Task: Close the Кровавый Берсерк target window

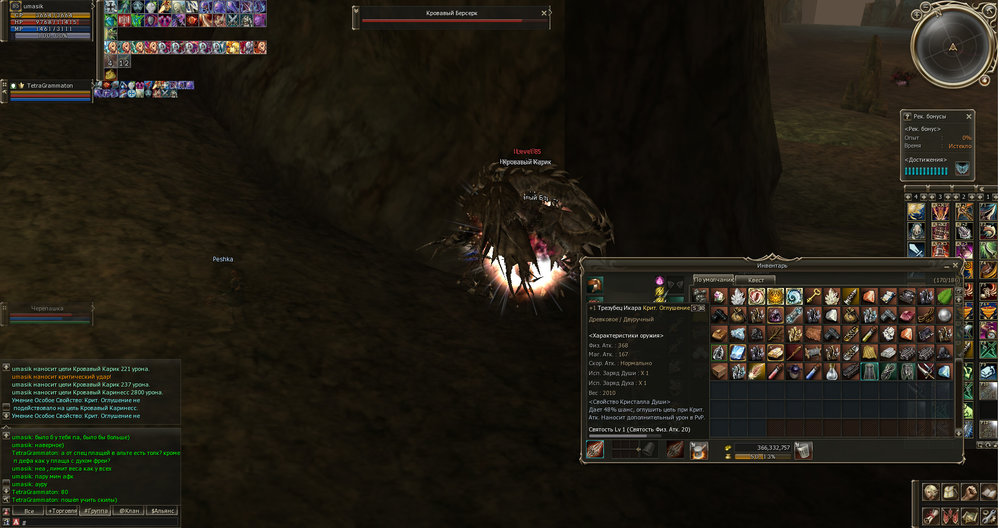Action: tap(545, 13)
